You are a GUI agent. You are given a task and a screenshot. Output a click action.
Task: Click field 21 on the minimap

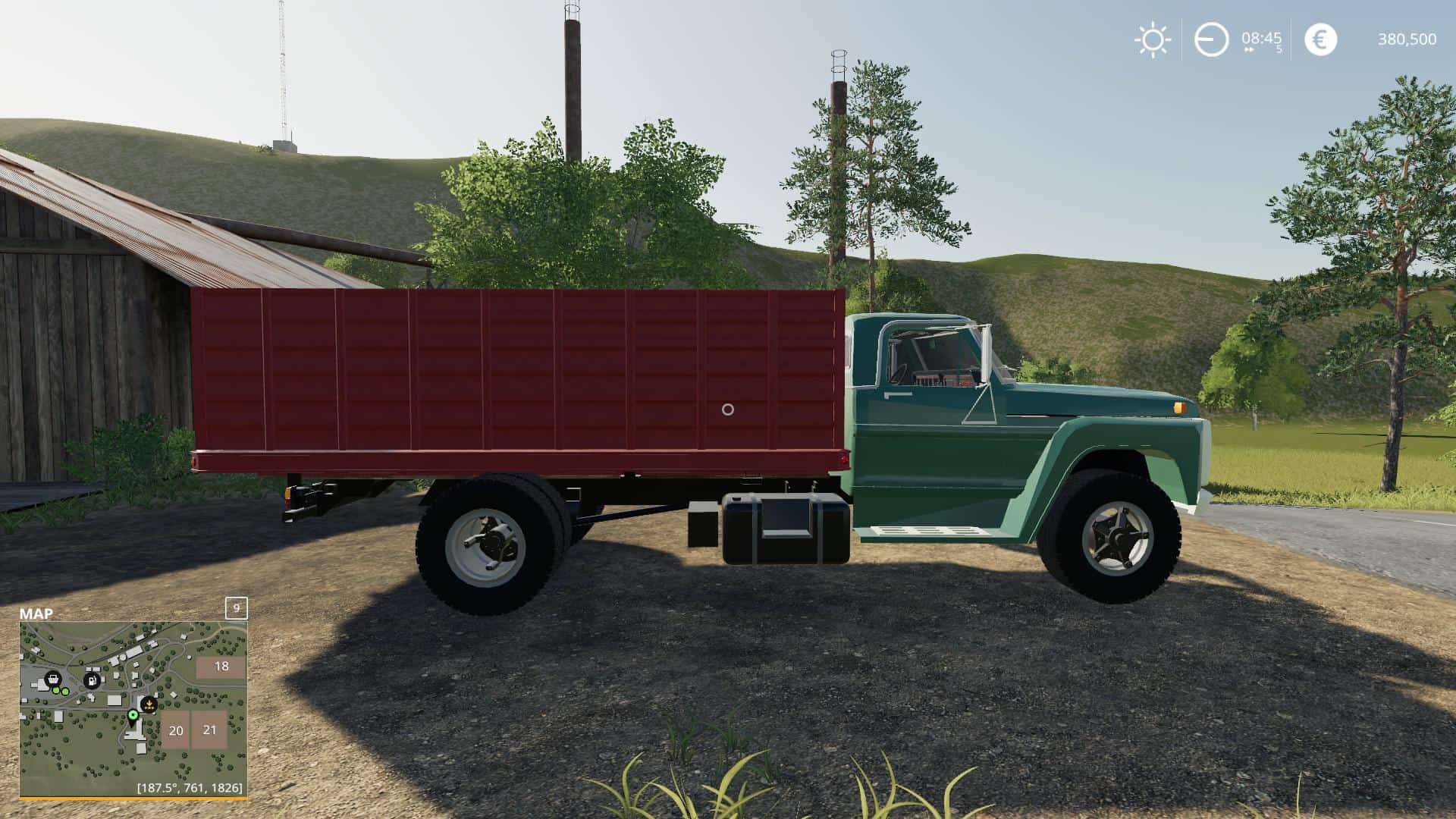point(209,730)
